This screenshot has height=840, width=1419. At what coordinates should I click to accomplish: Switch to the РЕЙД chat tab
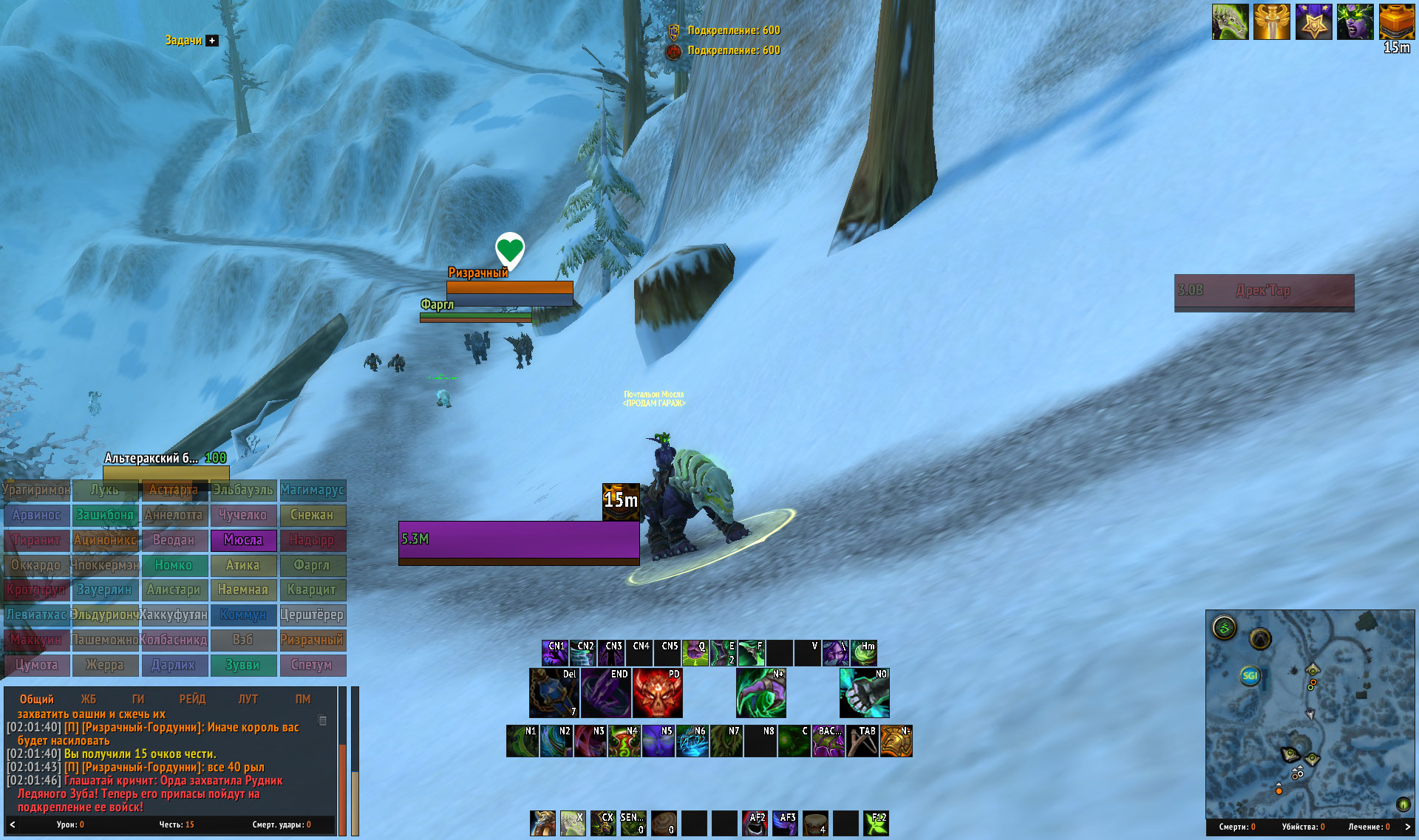[192, 699]
